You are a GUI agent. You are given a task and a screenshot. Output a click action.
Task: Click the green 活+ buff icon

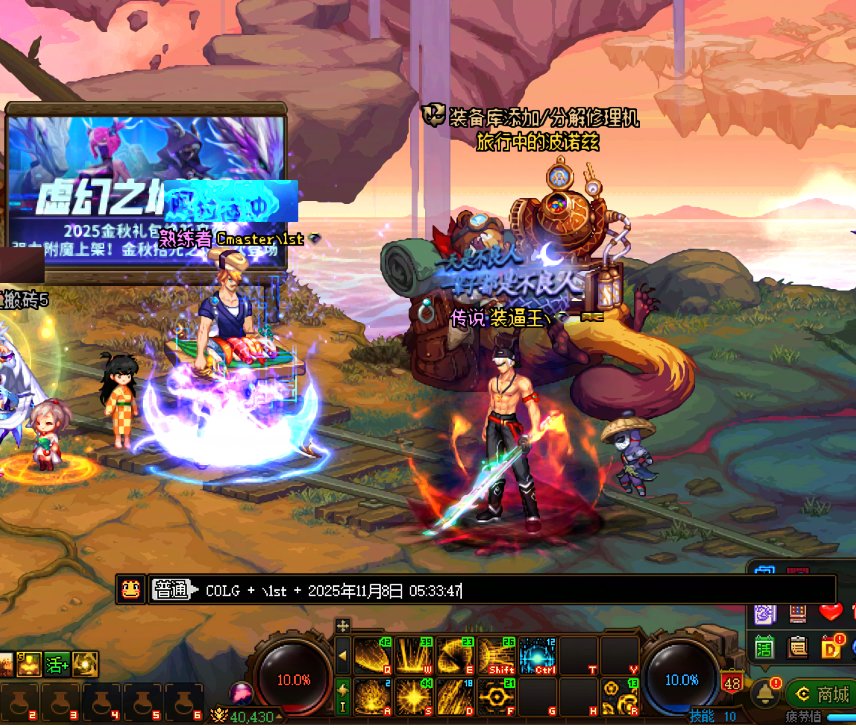tap(57, 663)
